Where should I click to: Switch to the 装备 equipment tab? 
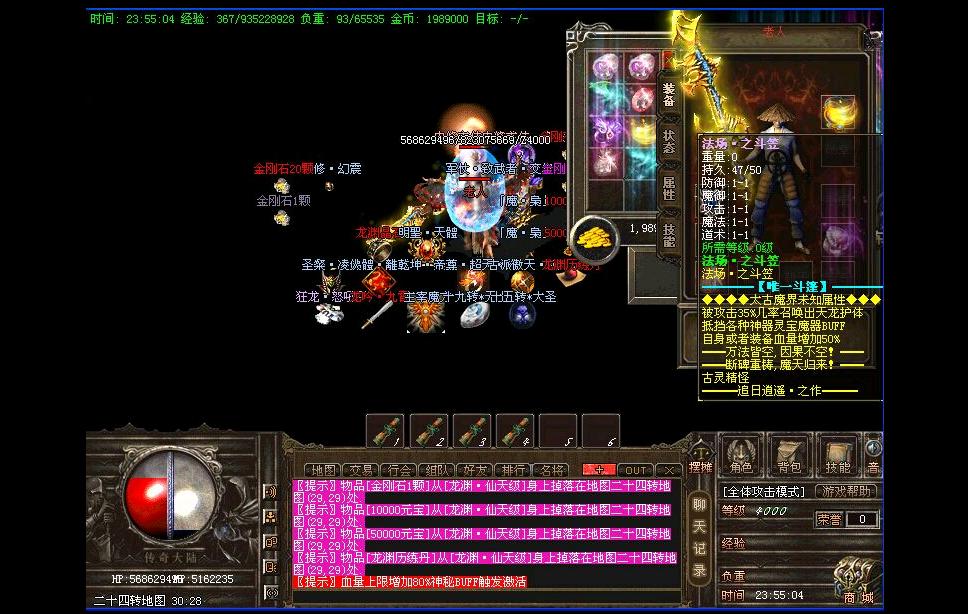coord(669,93)
